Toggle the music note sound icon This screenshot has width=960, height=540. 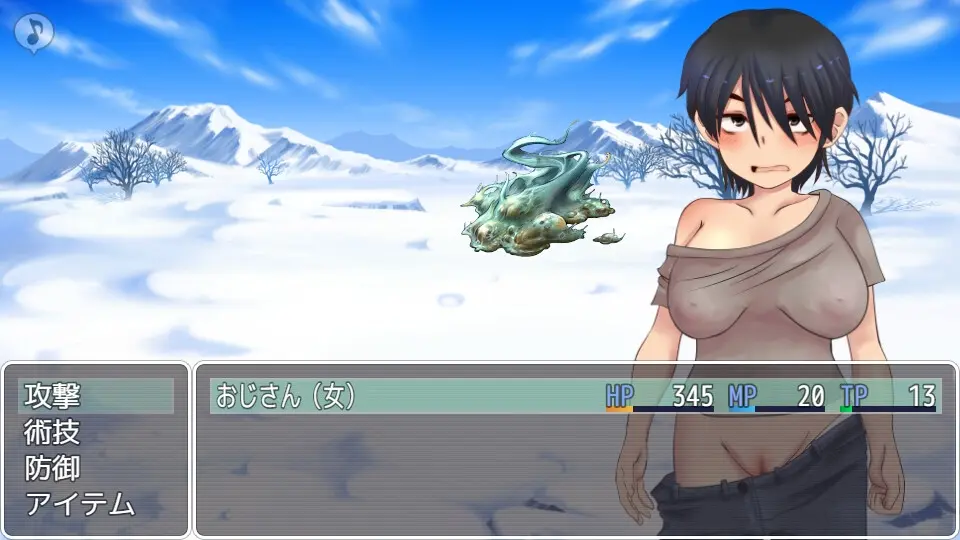tap(33, 32)
